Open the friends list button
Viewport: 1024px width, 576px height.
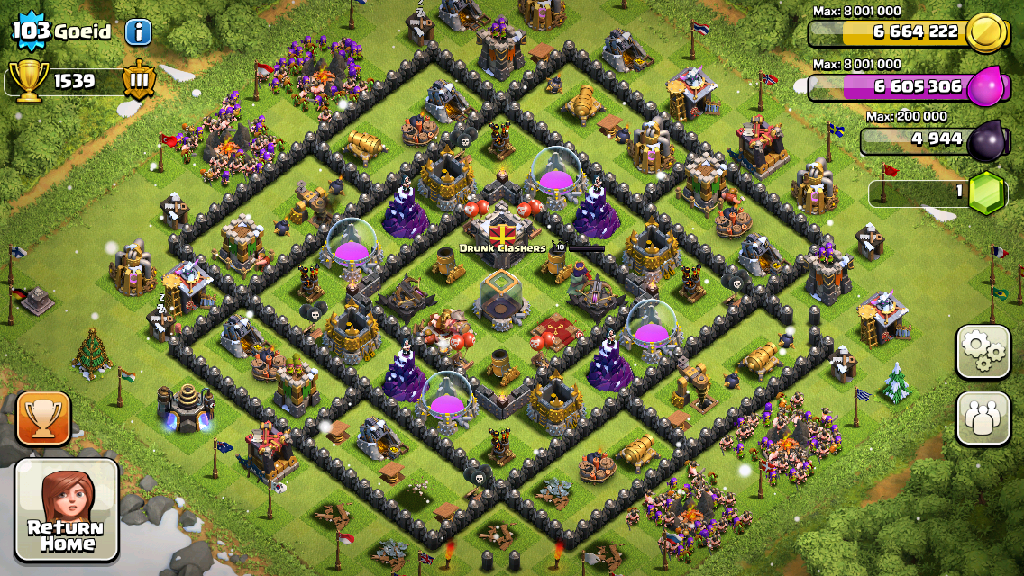pyautogui.click(x=983, y=417)
